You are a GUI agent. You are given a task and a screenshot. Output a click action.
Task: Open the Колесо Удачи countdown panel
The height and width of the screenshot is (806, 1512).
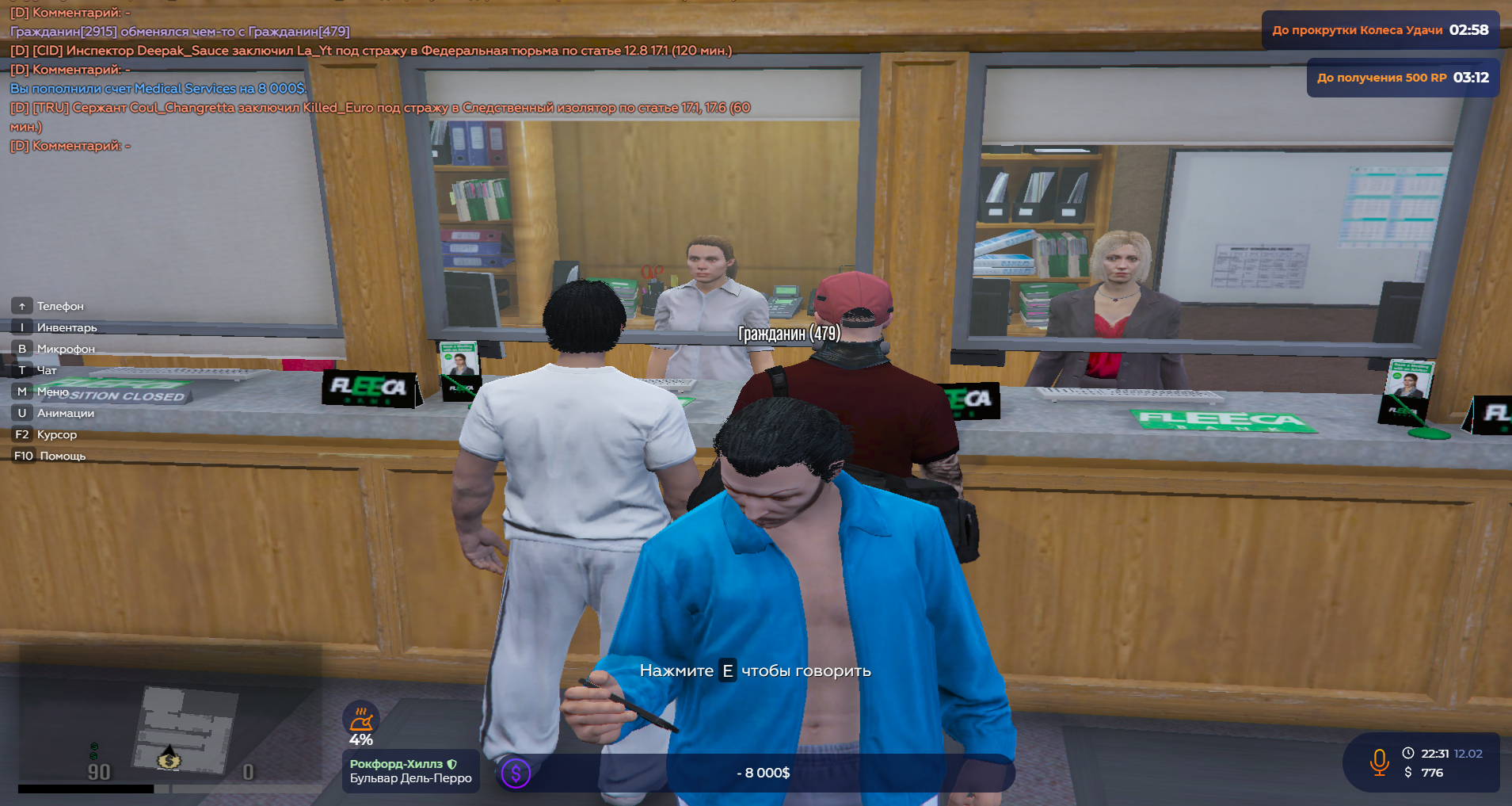[1380, 30]
